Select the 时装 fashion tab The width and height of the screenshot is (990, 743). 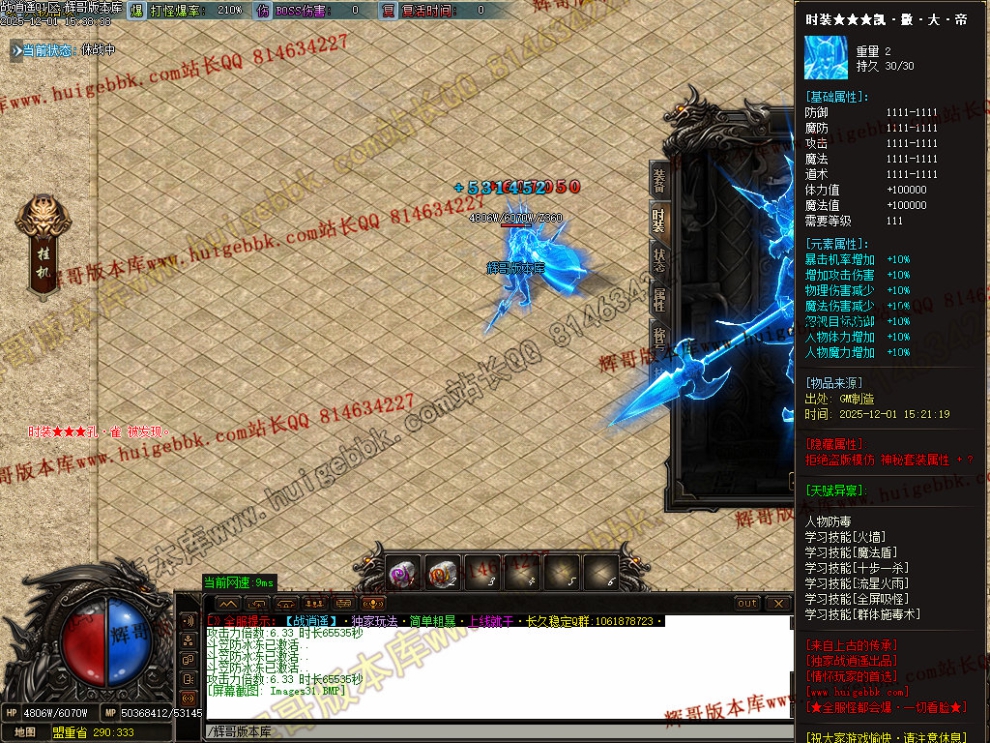pyautogui.click(x=659, y=220)
